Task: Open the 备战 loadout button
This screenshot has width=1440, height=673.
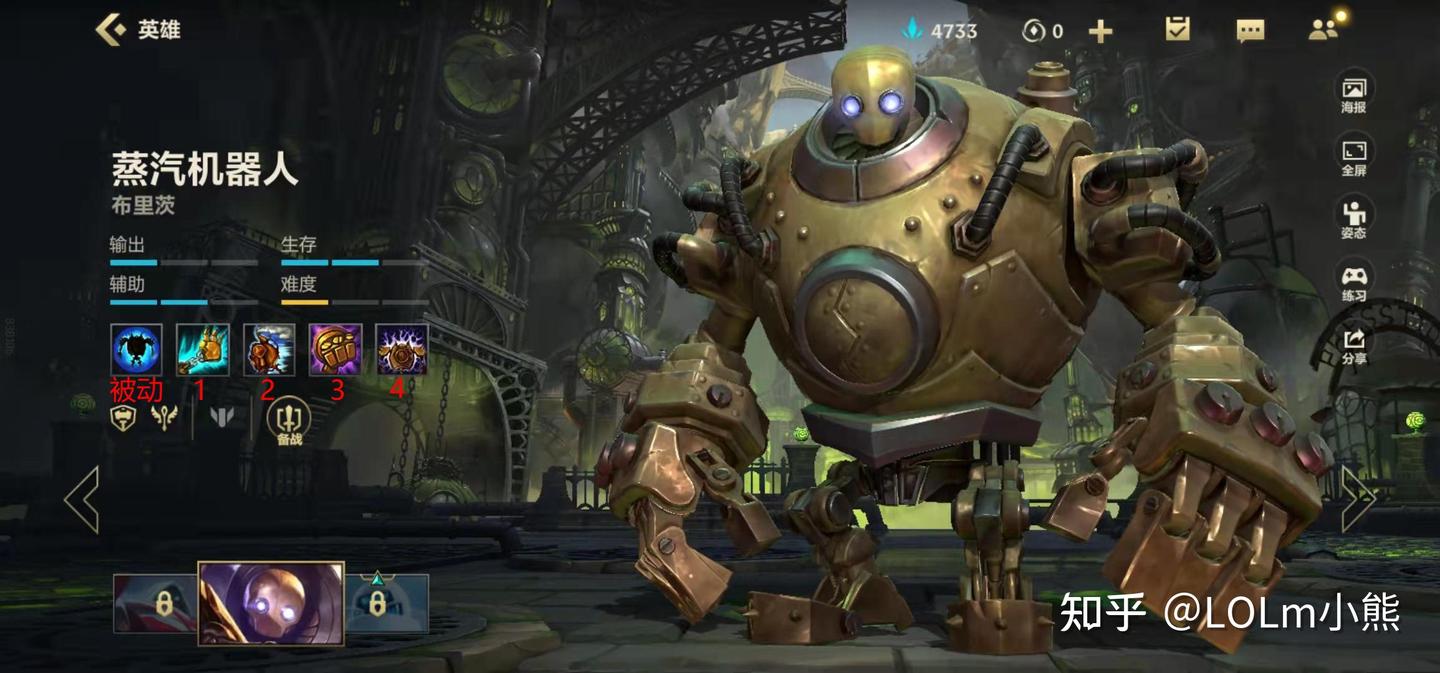Action: [x=289, y=420]
